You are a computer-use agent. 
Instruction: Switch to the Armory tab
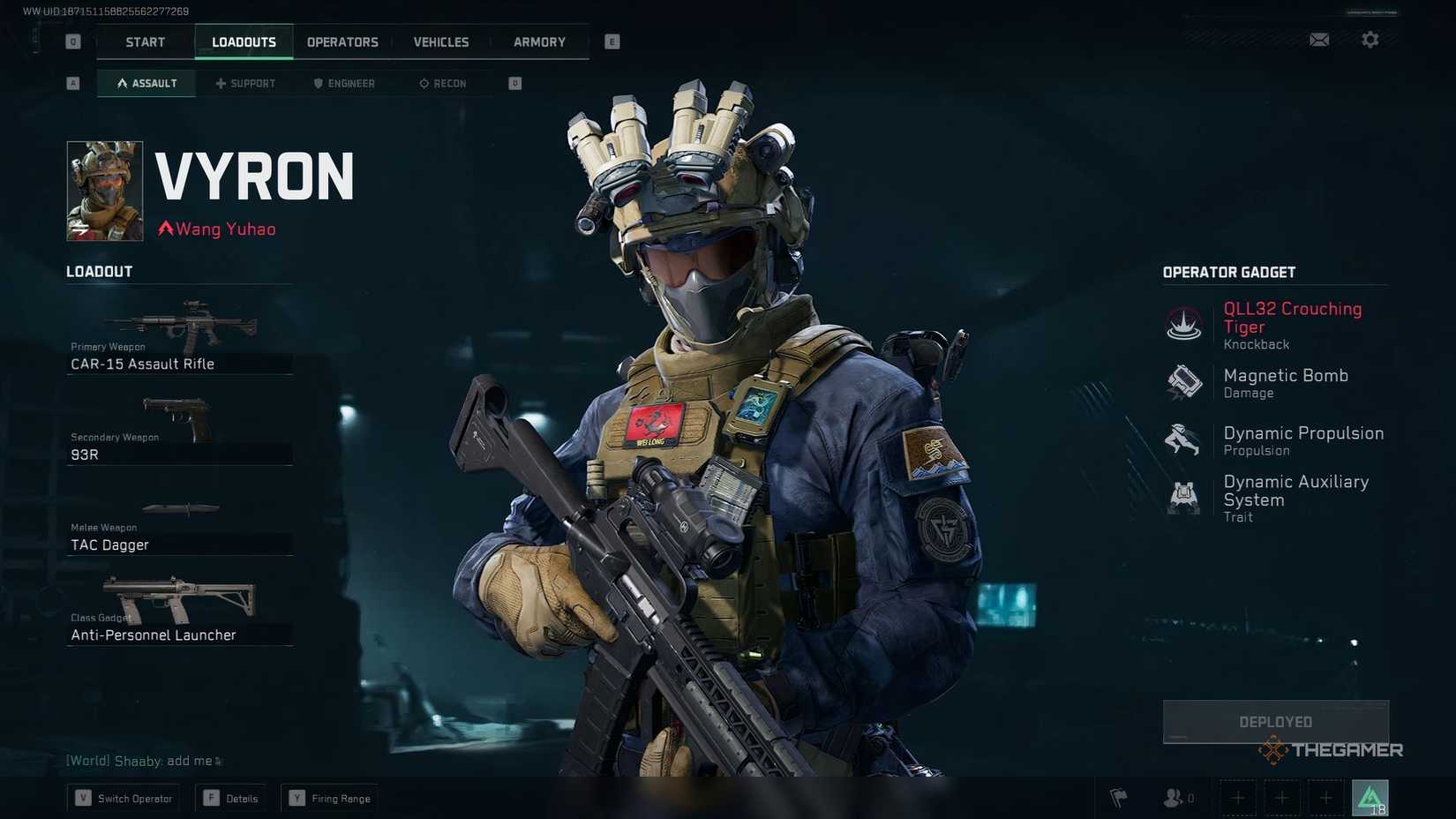click(x=537, y=41)
